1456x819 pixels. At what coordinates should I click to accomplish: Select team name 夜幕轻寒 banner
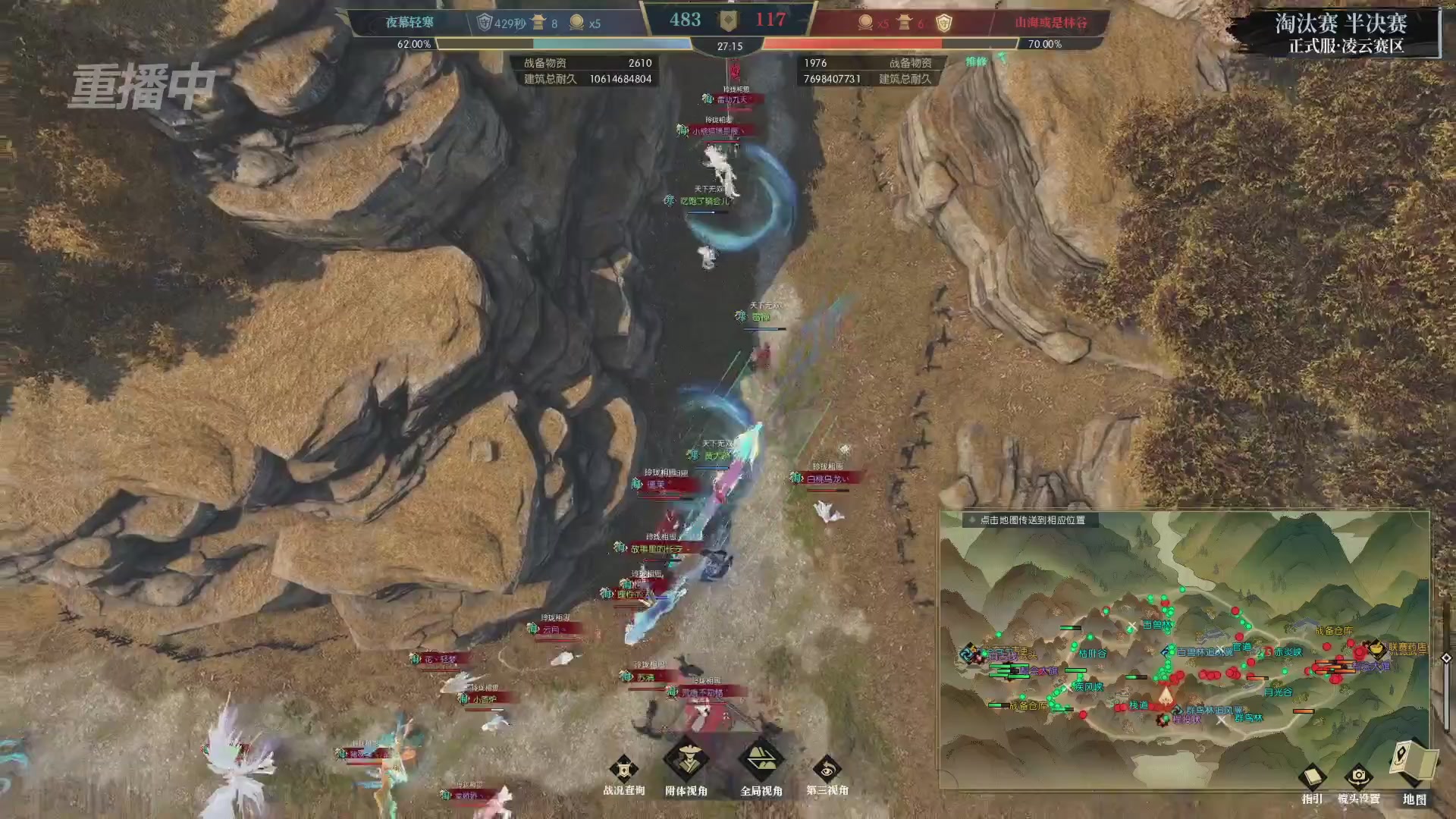408,22
